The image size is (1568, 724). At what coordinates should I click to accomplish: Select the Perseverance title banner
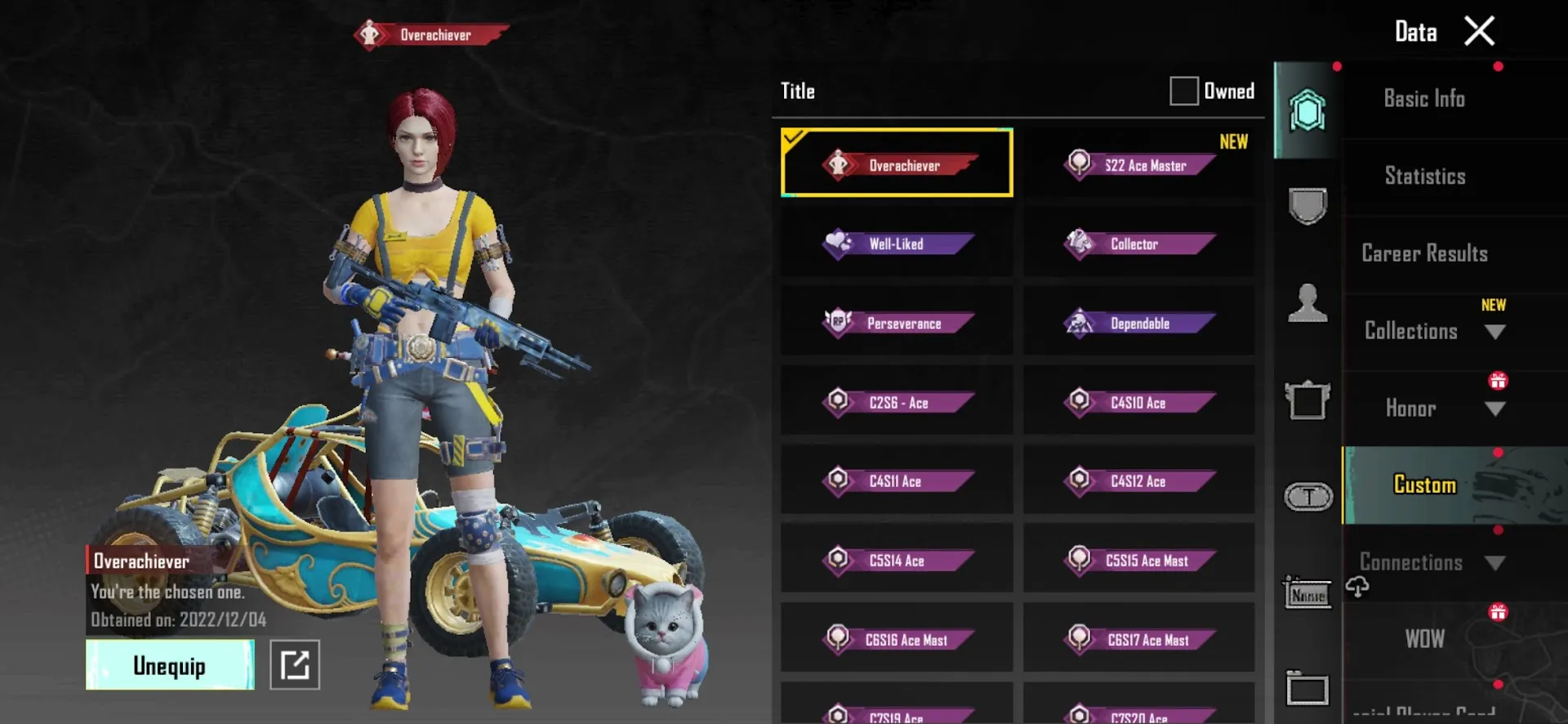click(x=896, y=322)
